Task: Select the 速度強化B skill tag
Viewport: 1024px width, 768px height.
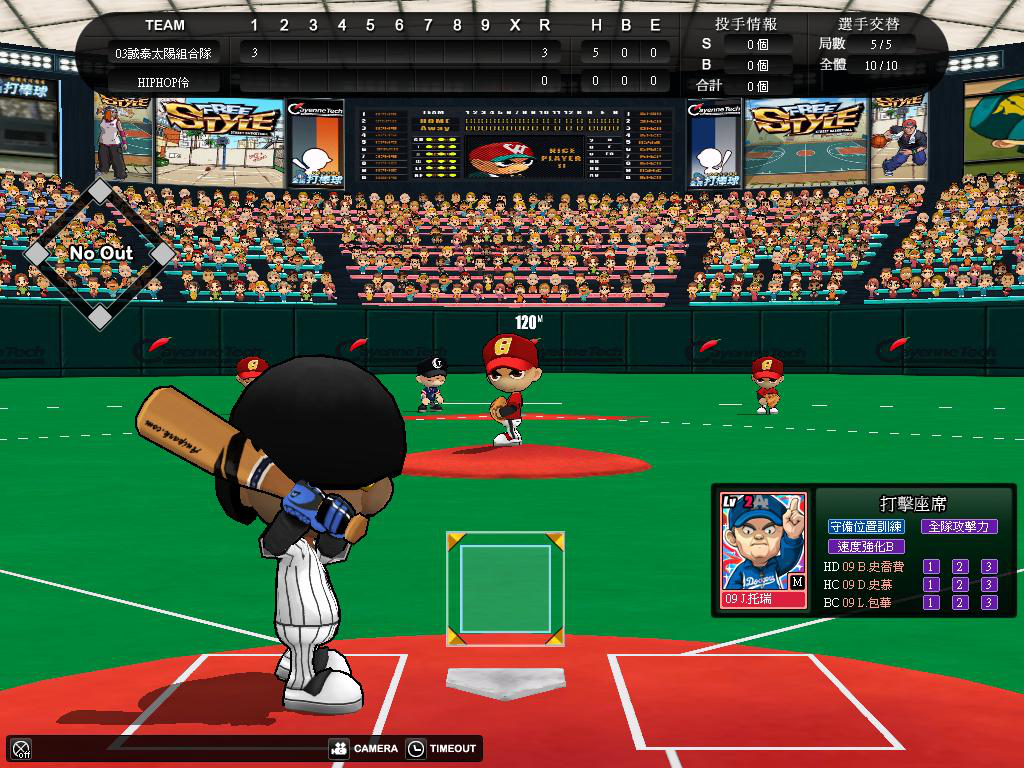Action: pyautogui.click(x=866, y=547)
